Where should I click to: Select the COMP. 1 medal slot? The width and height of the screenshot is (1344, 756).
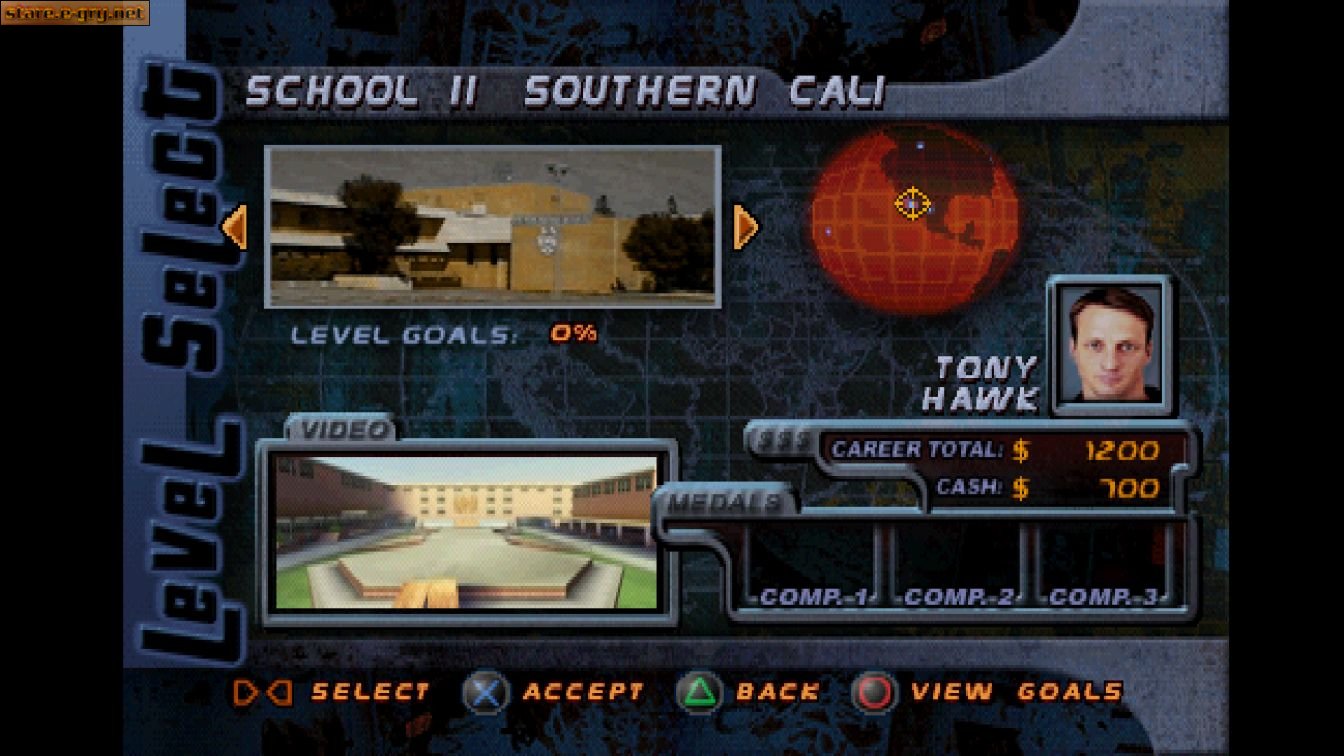click(815, 597)
